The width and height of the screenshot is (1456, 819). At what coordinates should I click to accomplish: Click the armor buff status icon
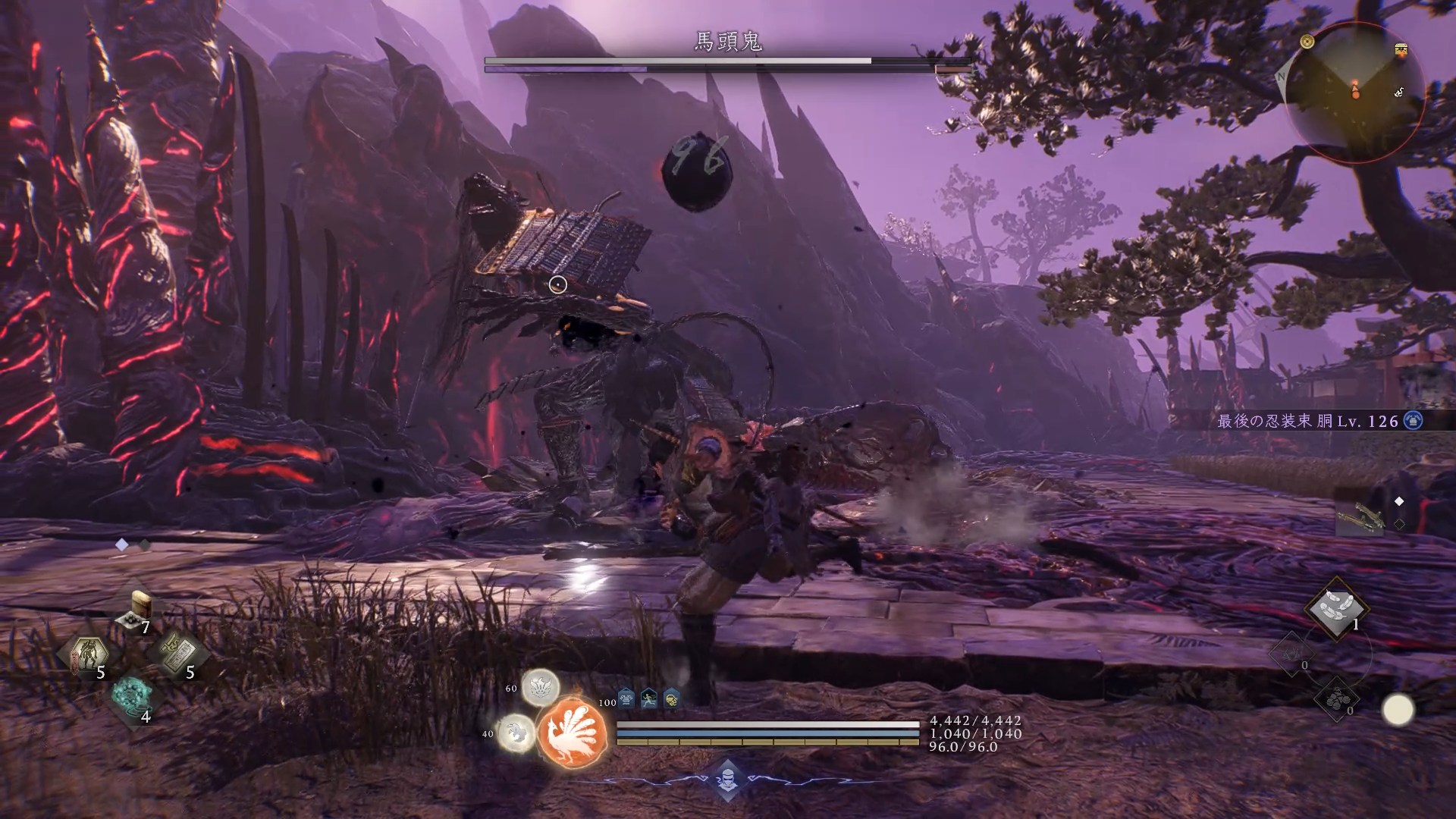point(626,698)
